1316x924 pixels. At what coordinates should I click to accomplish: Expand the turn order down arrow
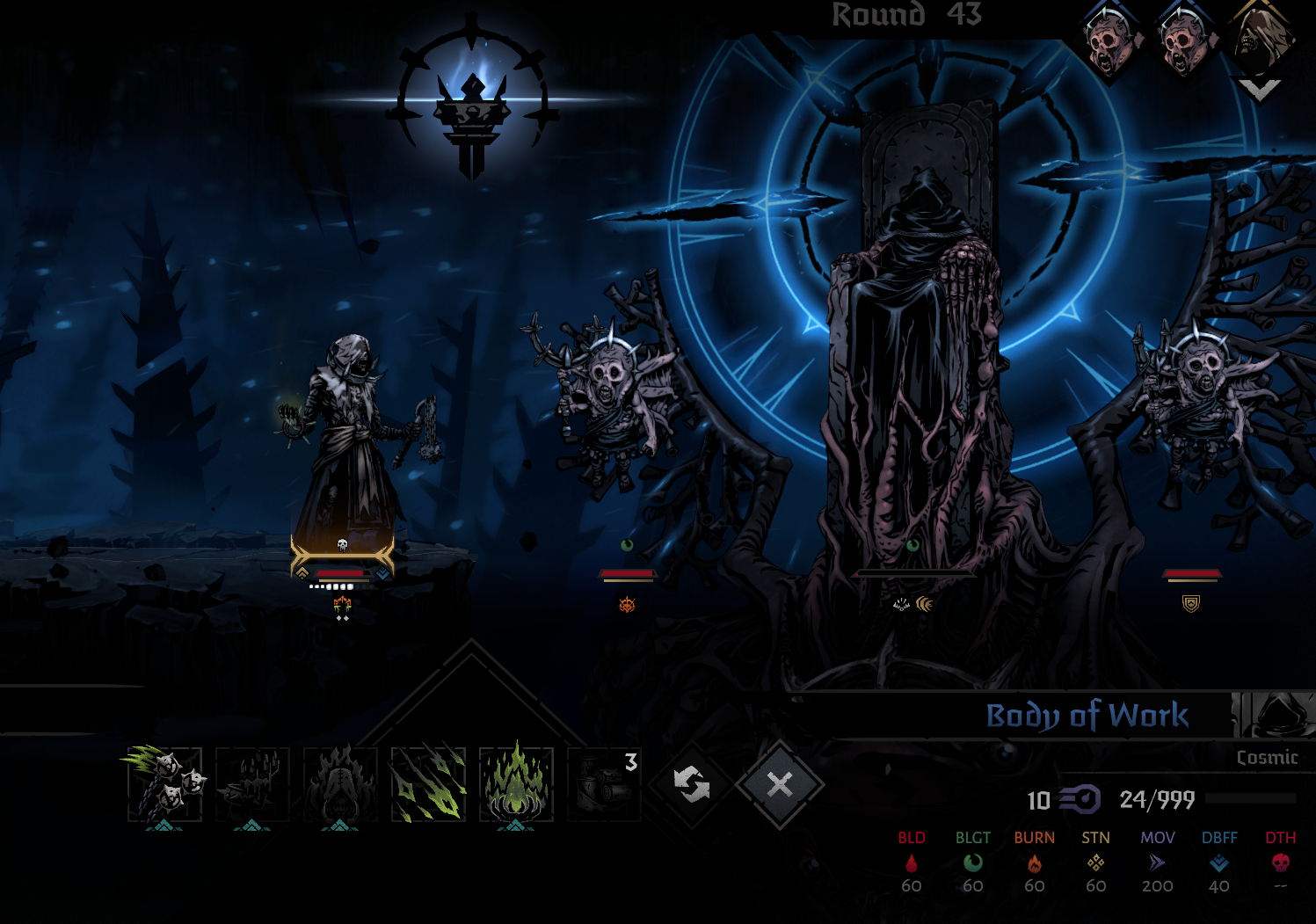tap(1259, 90)
